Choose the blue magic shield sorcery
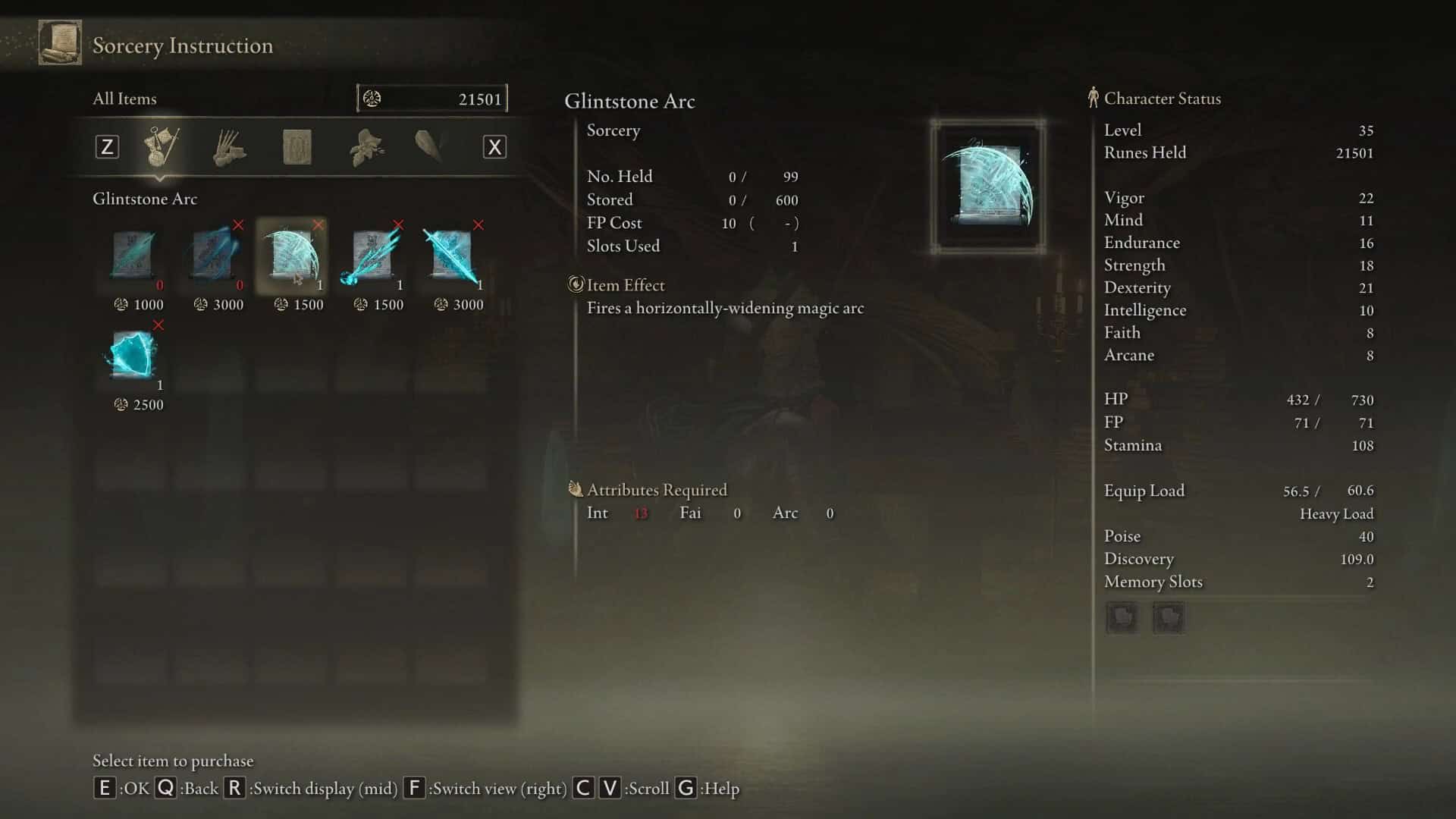Screen dimensions: 1456x819 (x=134, y=356)
